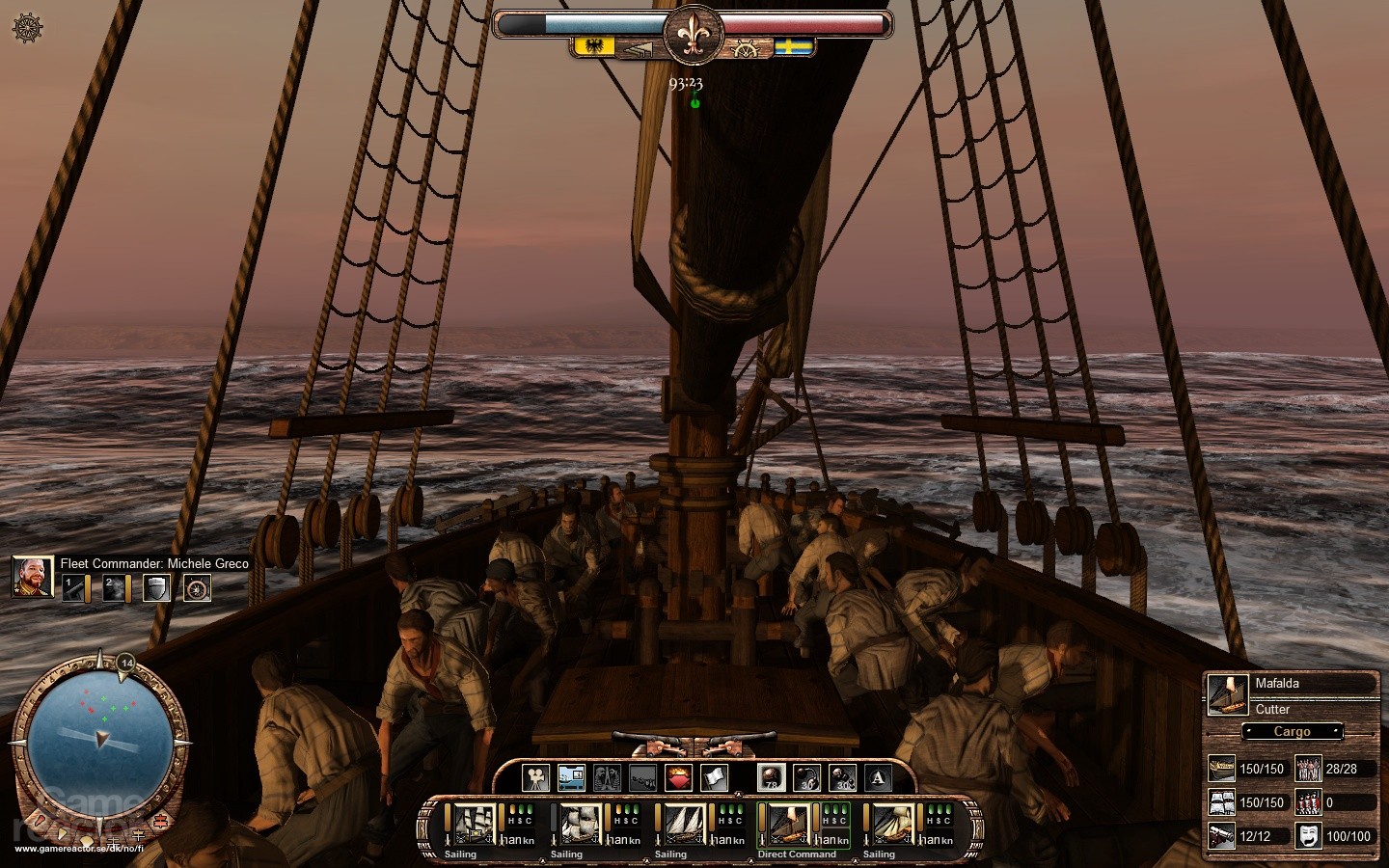1389x868 pixels.
Task: Select the chain shot ammunition icon
Action: (x=804, y=776)
